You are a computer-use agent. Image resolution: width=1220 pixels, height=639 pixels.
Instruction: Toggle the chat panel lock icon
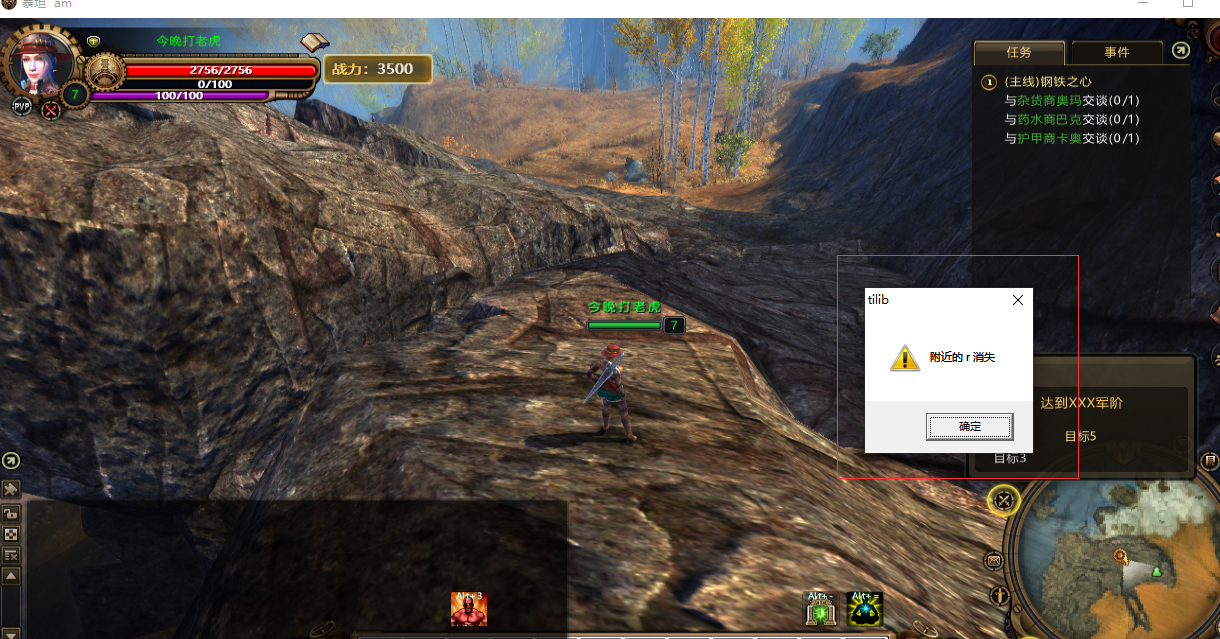(11, 513)
